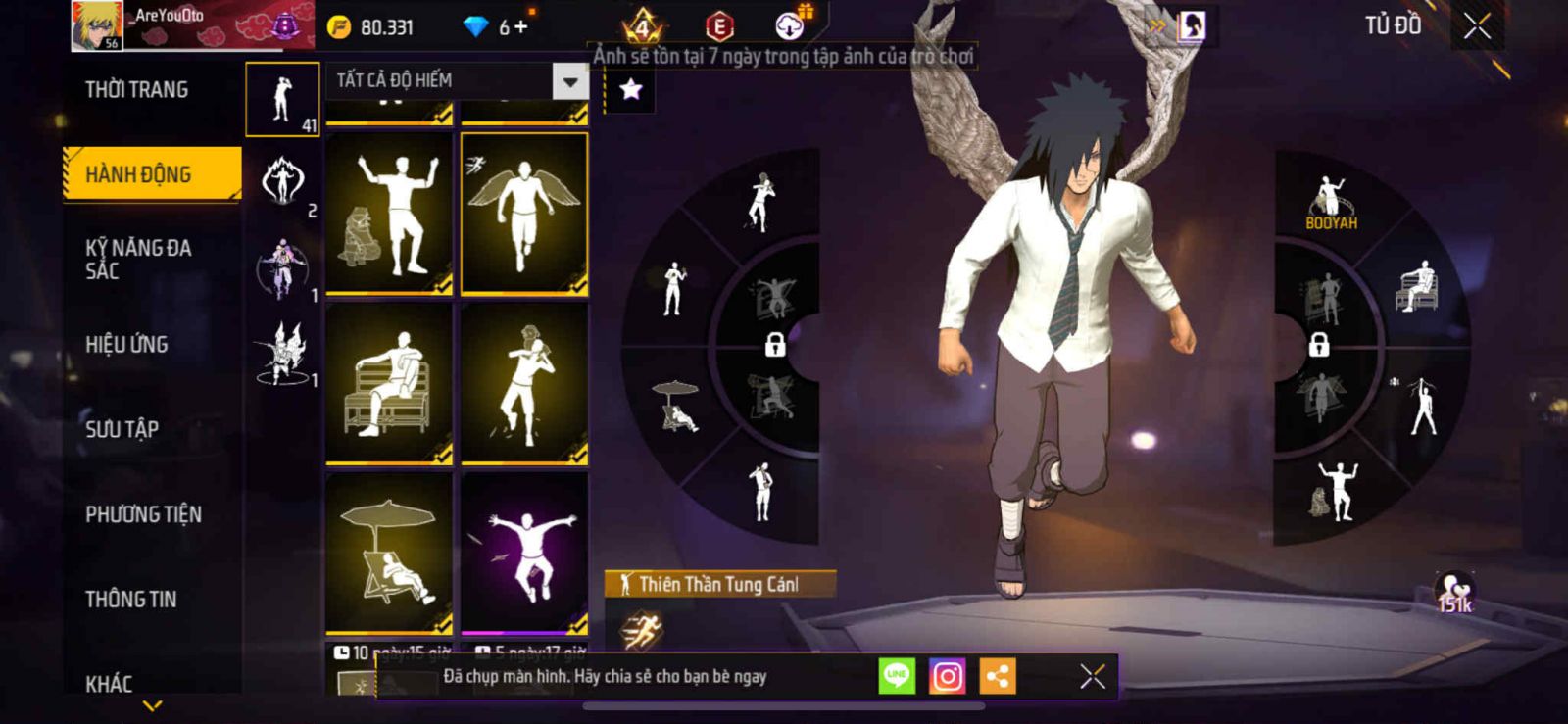Image resolution: width=1568 pixels, height=724 pixels.
Task: Share screenshot to Instagram
Action: (x=947, y=676)
